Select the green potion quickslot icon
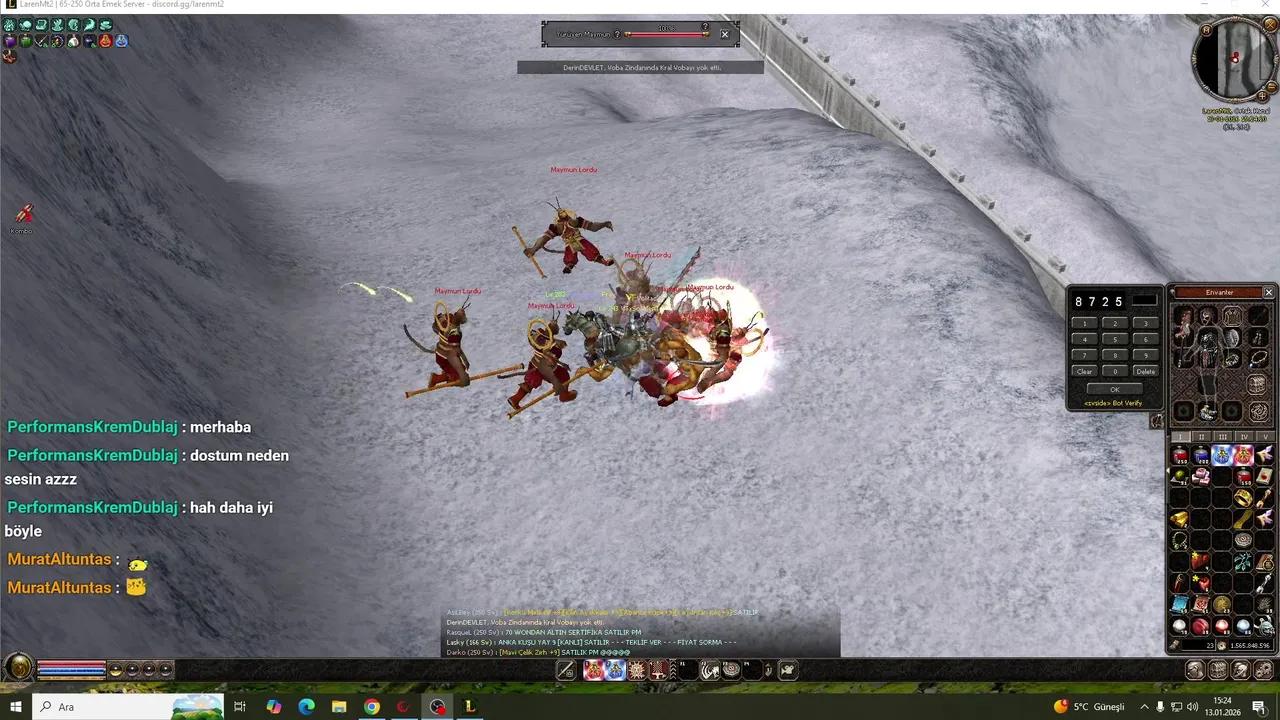This screenshot has height=720, width=1280. point(24,41)
